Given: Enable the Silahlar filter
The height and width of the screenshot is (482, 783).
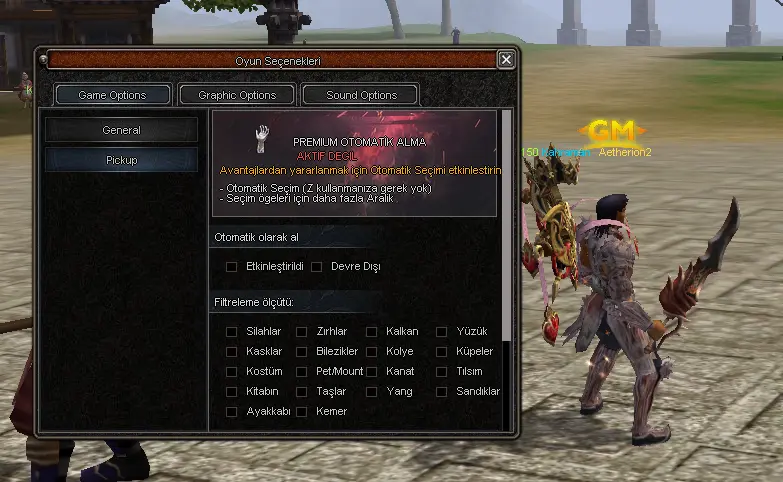Looking at the screenshot, I should 232,332.
